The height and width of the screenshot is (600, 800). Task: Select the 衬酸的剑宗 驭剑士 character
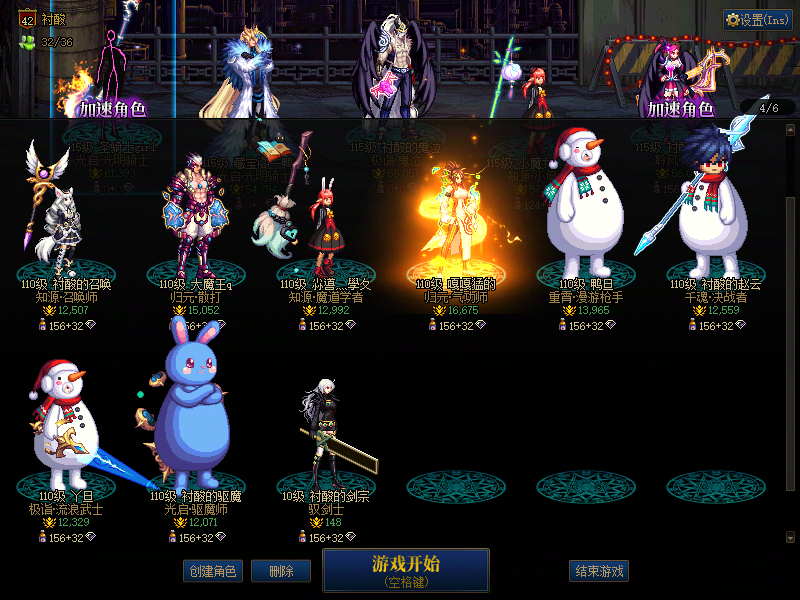[326, 440]
